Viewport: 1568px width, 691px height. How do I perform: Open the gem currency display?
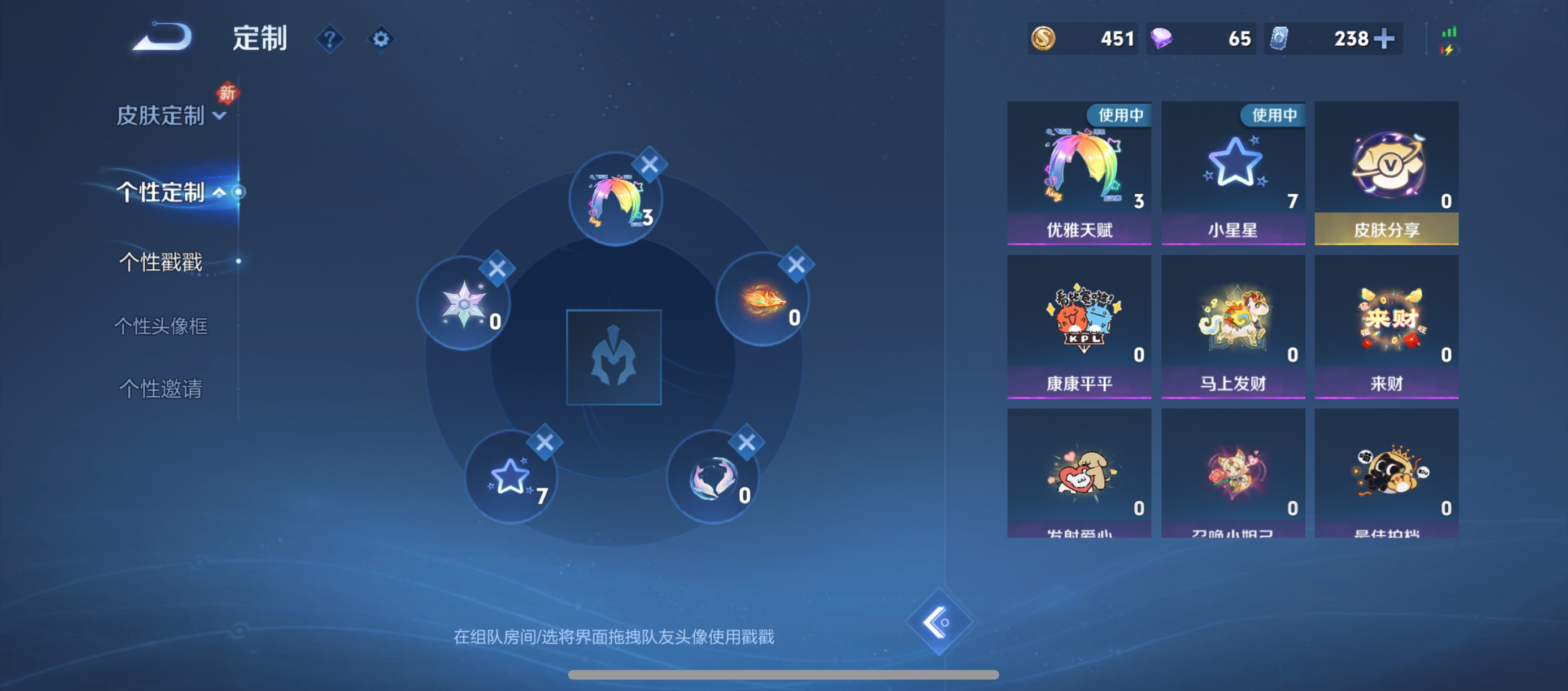(1200, 38)
